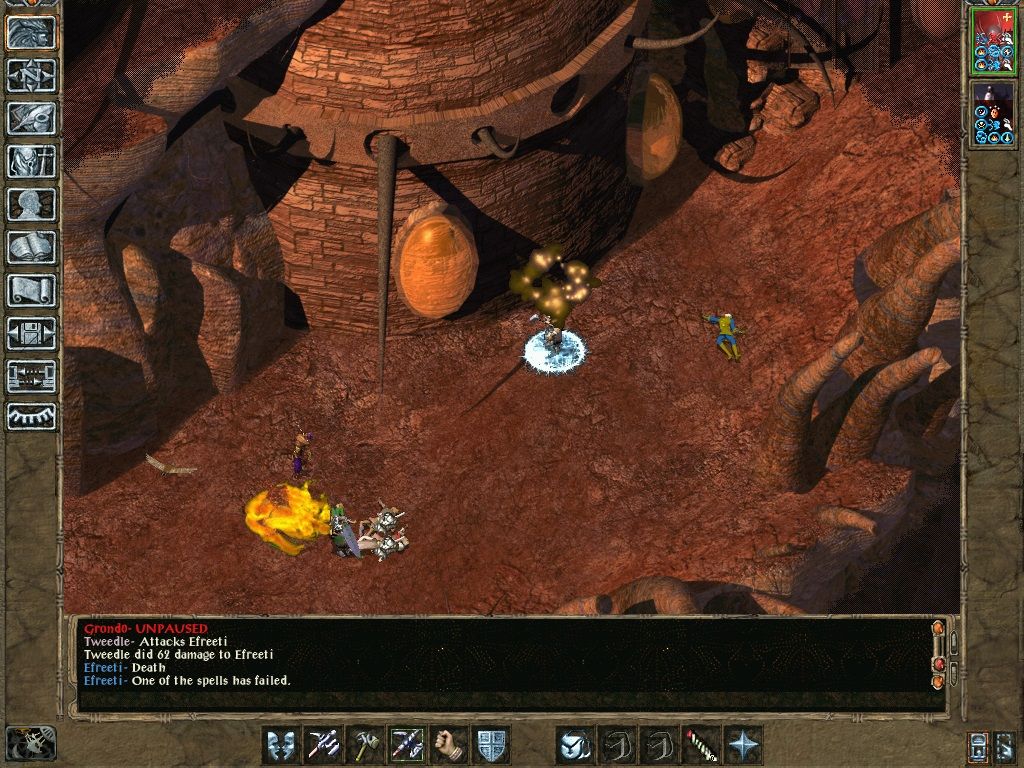Open the Mage spellbook
This screenshot has width=1024, height=768.
[32, 247]
